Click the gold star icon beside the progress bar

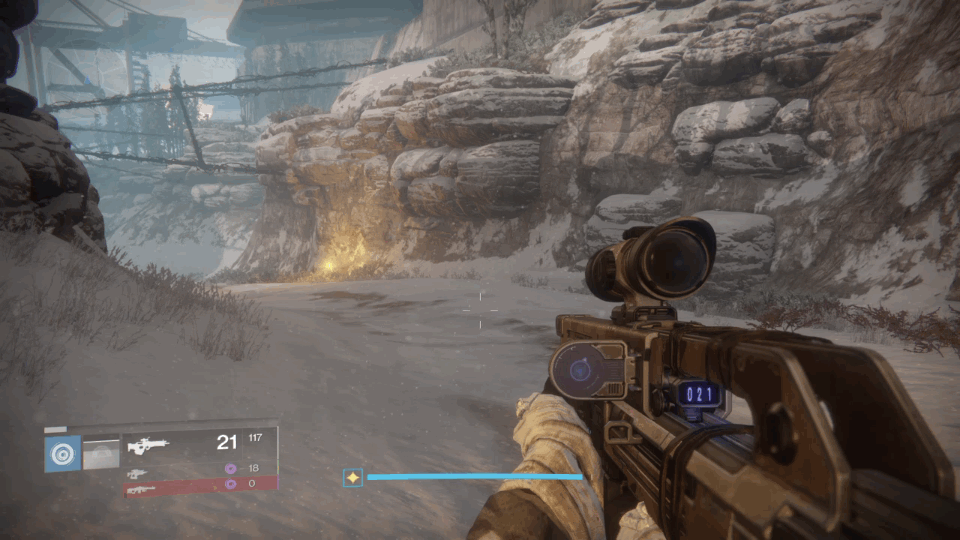352,478
